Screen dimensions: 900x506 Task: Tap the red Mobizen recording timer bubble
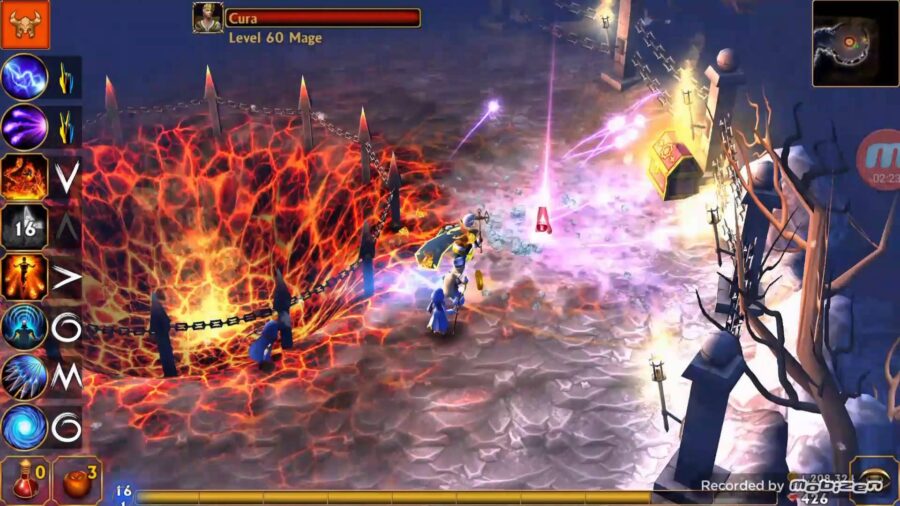tap(880, 160)
